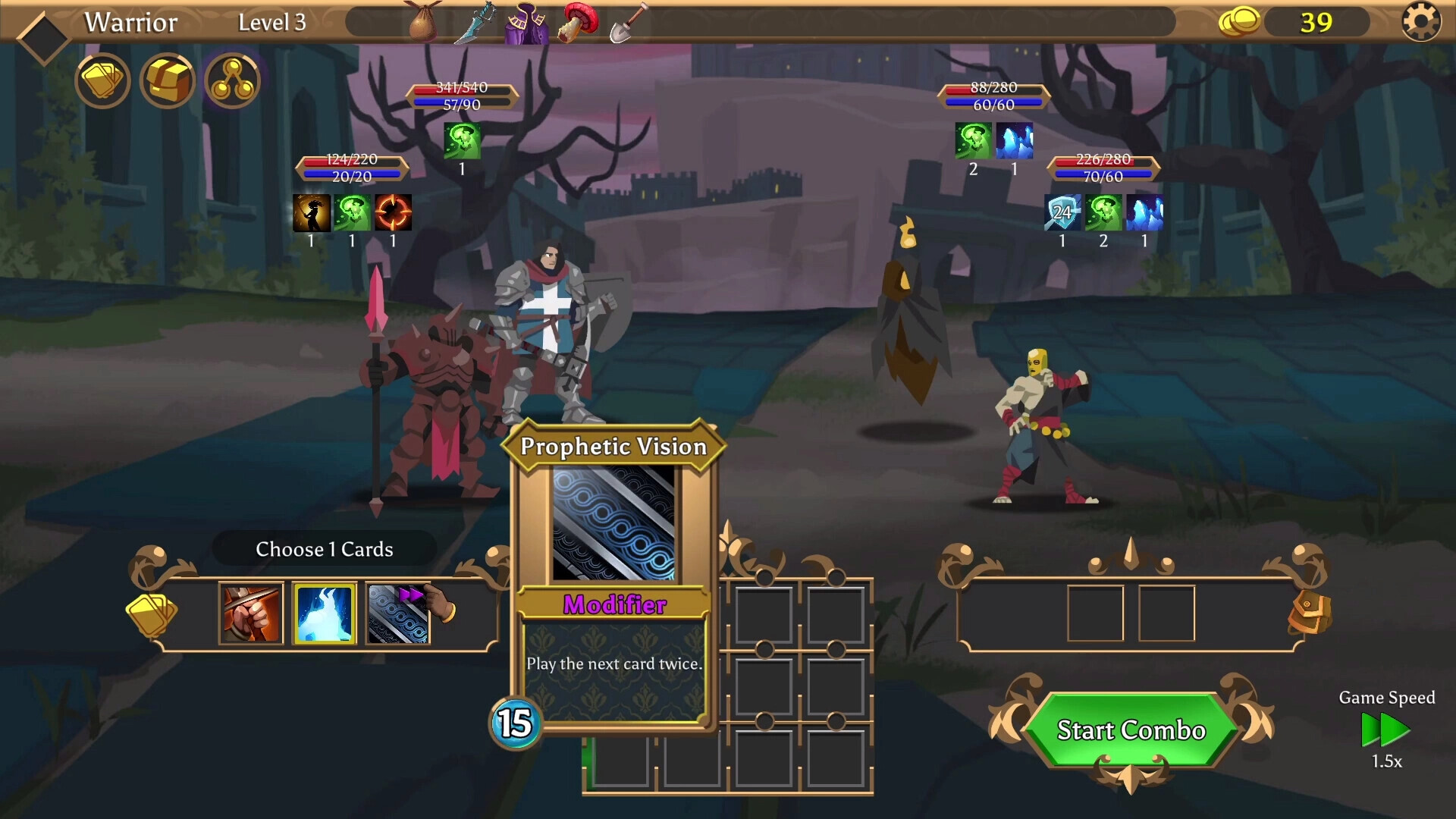Click the dark diamond emblem beside Warrior
The width and height of the screenshot is (1456, 819).
(x=43, y=36)
